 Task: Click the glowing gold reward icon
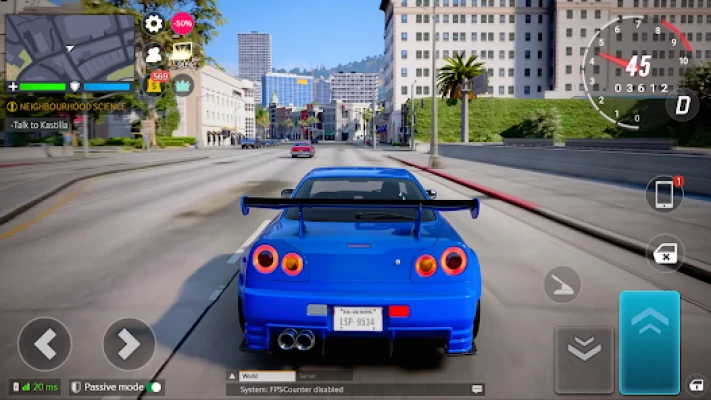[x=183, y=53]
